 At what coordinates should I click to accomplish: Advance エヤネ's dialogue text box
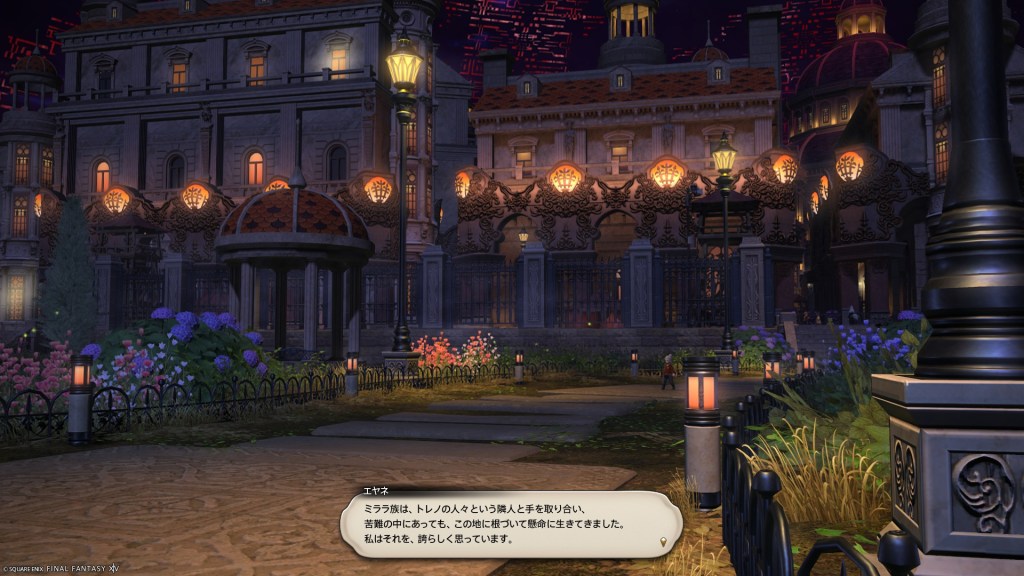[x=510, y=524]
